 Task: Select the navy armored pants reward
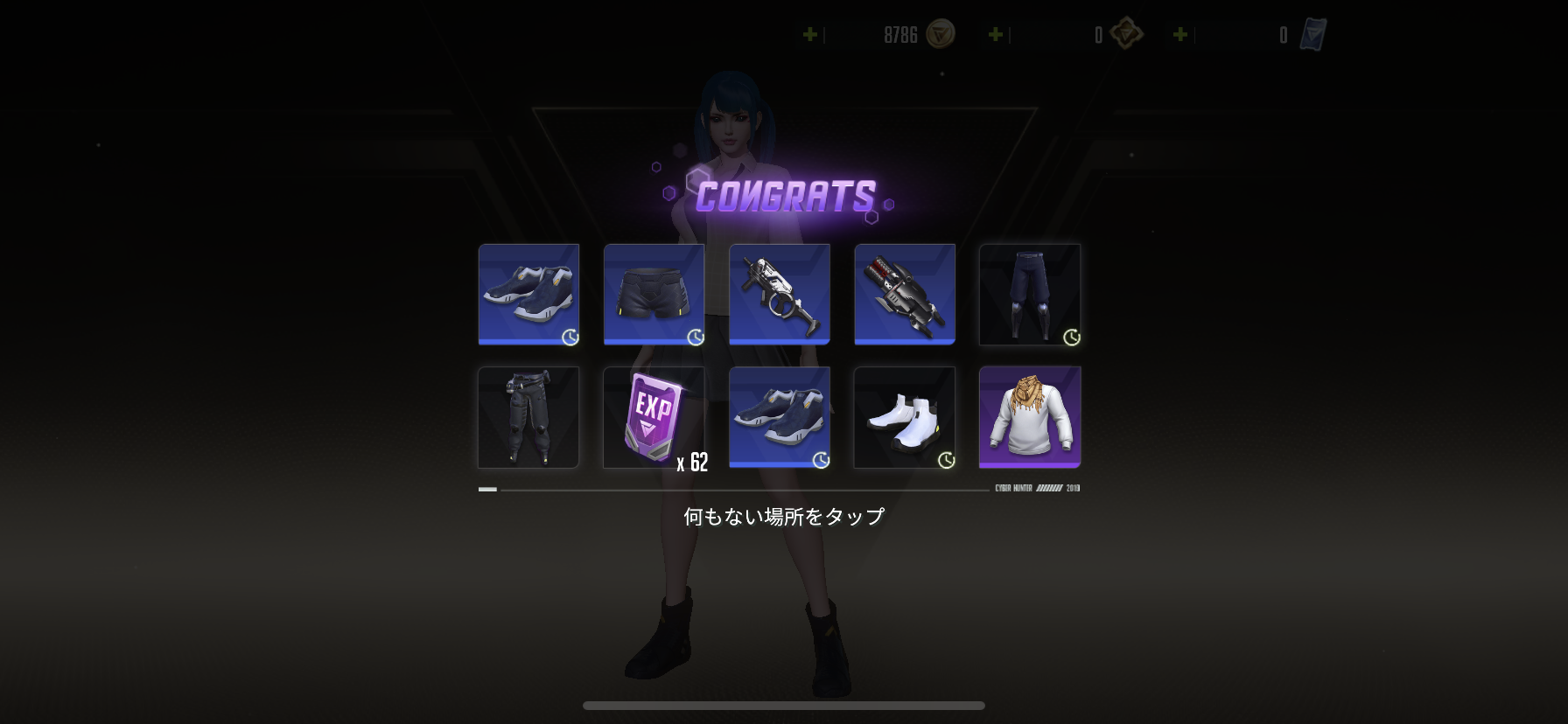[x=1029, y=295]
